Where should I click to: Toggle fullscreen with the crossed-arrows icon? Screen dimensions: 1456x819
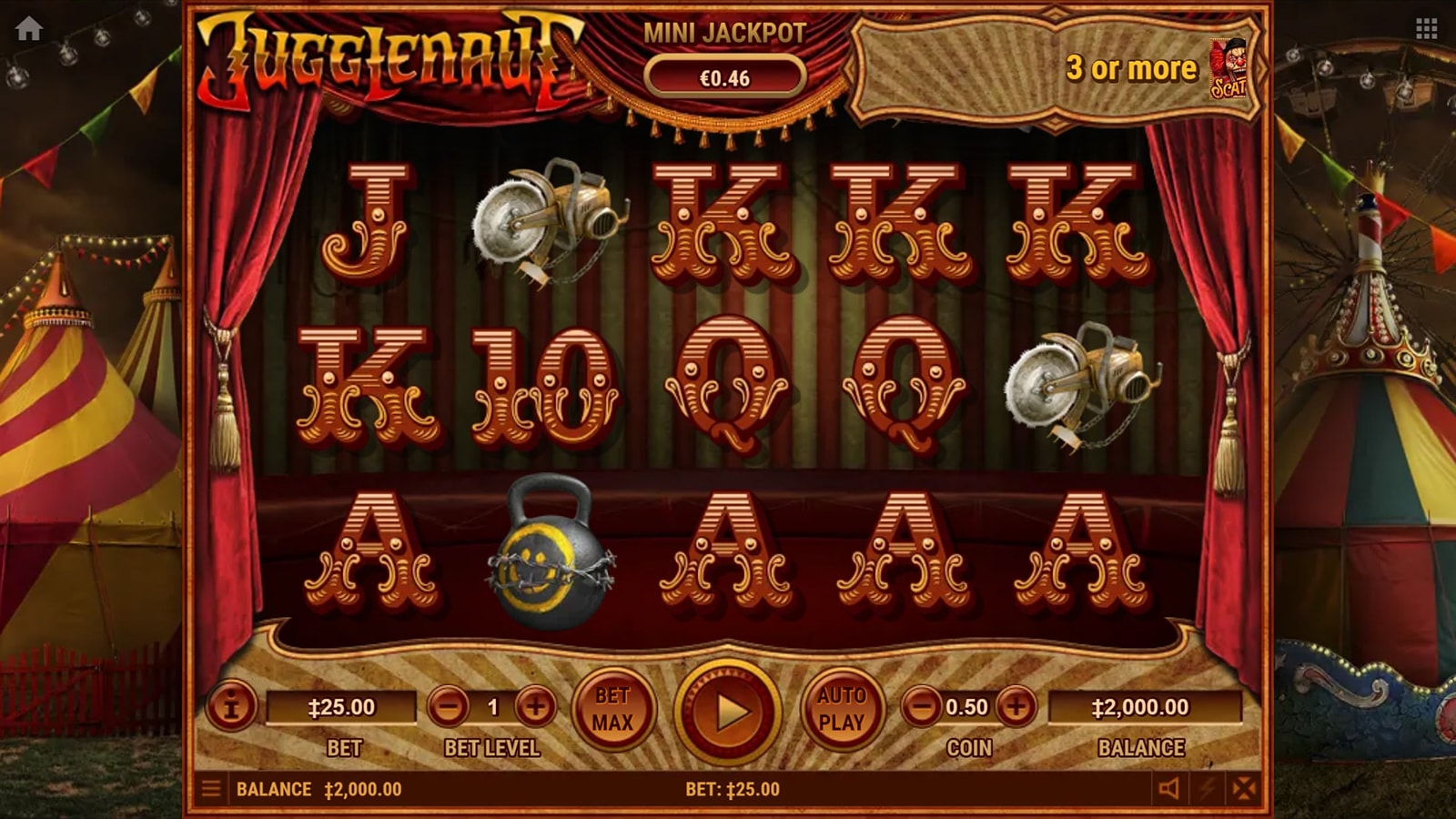pyautogui.click(x=1244, y=788)
